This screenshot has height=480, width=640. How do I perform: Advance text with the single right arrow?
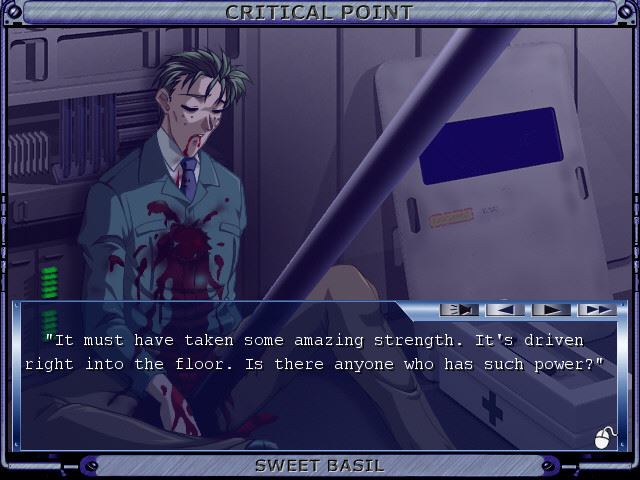click(x=551, y=310)
